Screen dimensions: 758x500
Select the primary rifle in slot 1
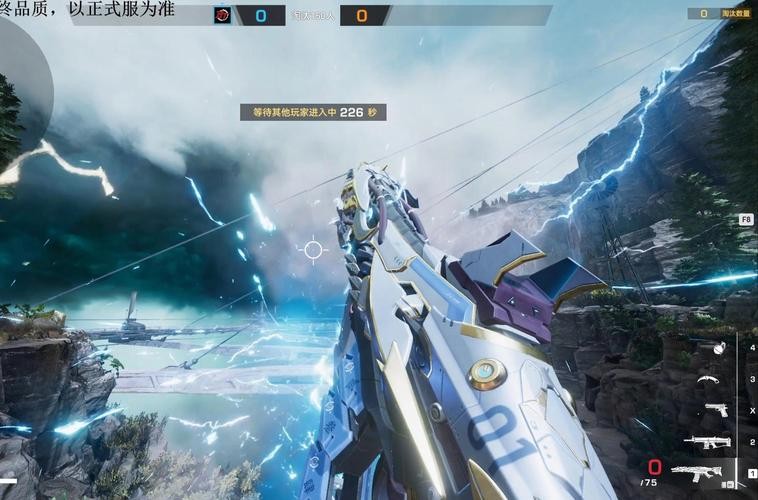[702, 472]
